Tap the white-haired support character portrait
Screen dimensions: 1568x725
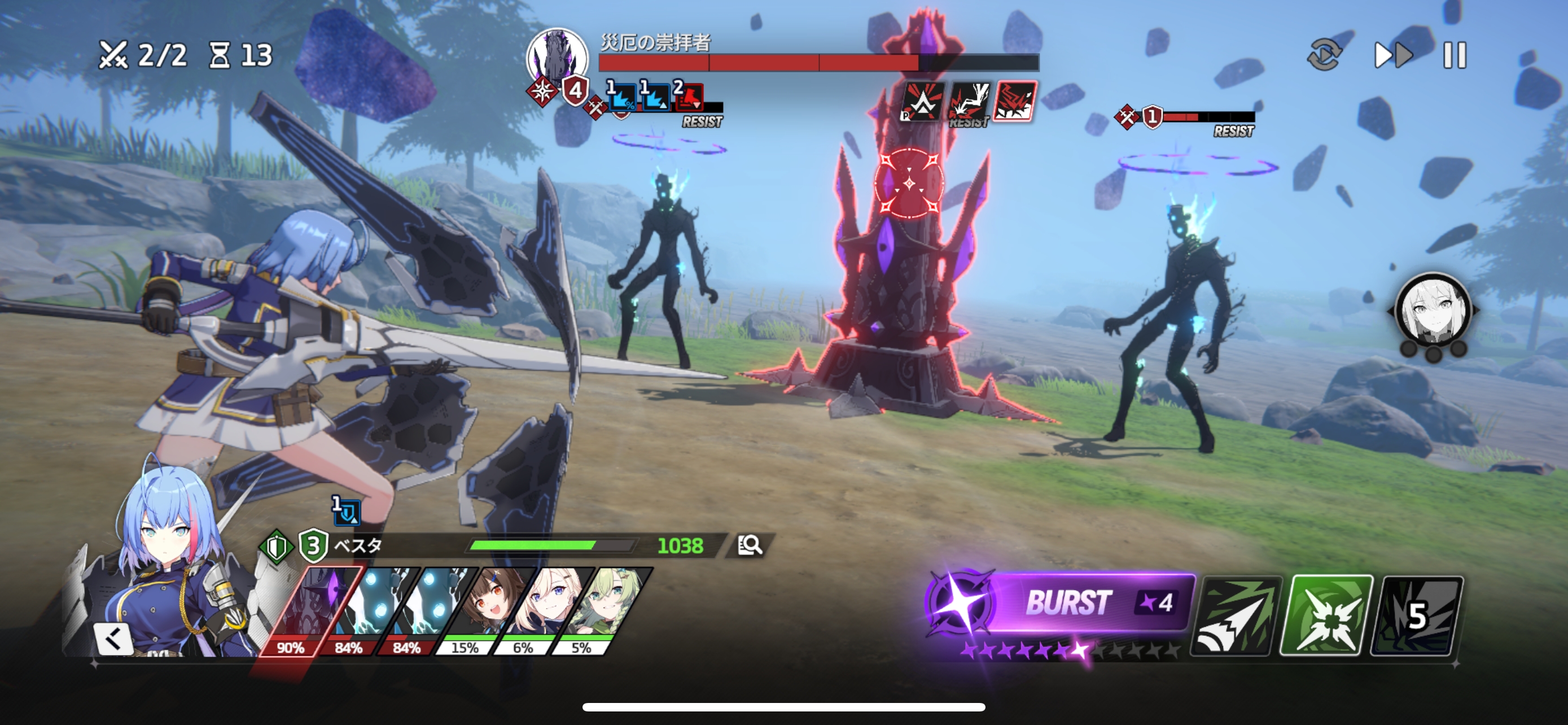point(1433,312)
